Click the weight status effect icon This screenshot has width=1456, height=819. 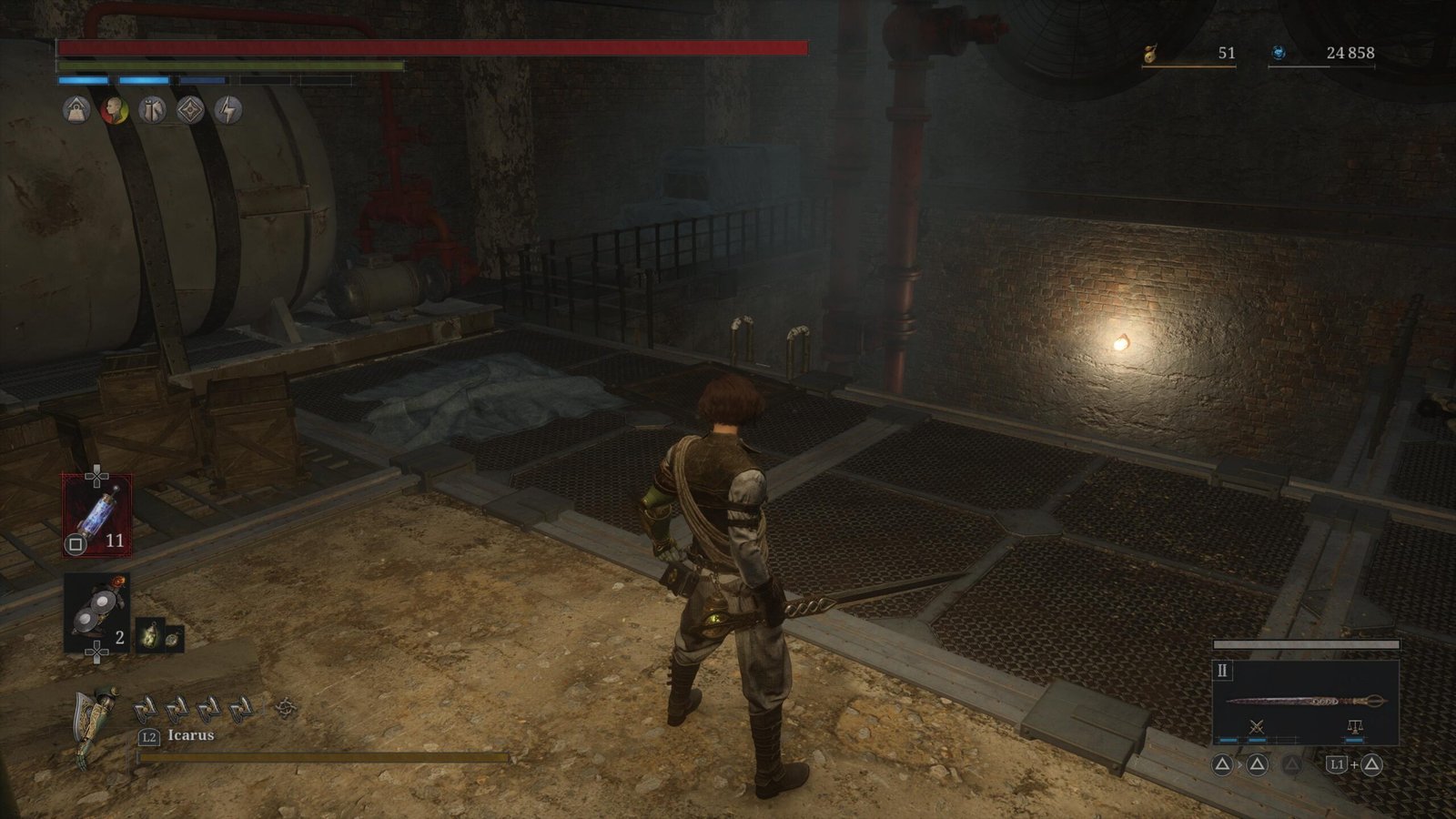76,111
